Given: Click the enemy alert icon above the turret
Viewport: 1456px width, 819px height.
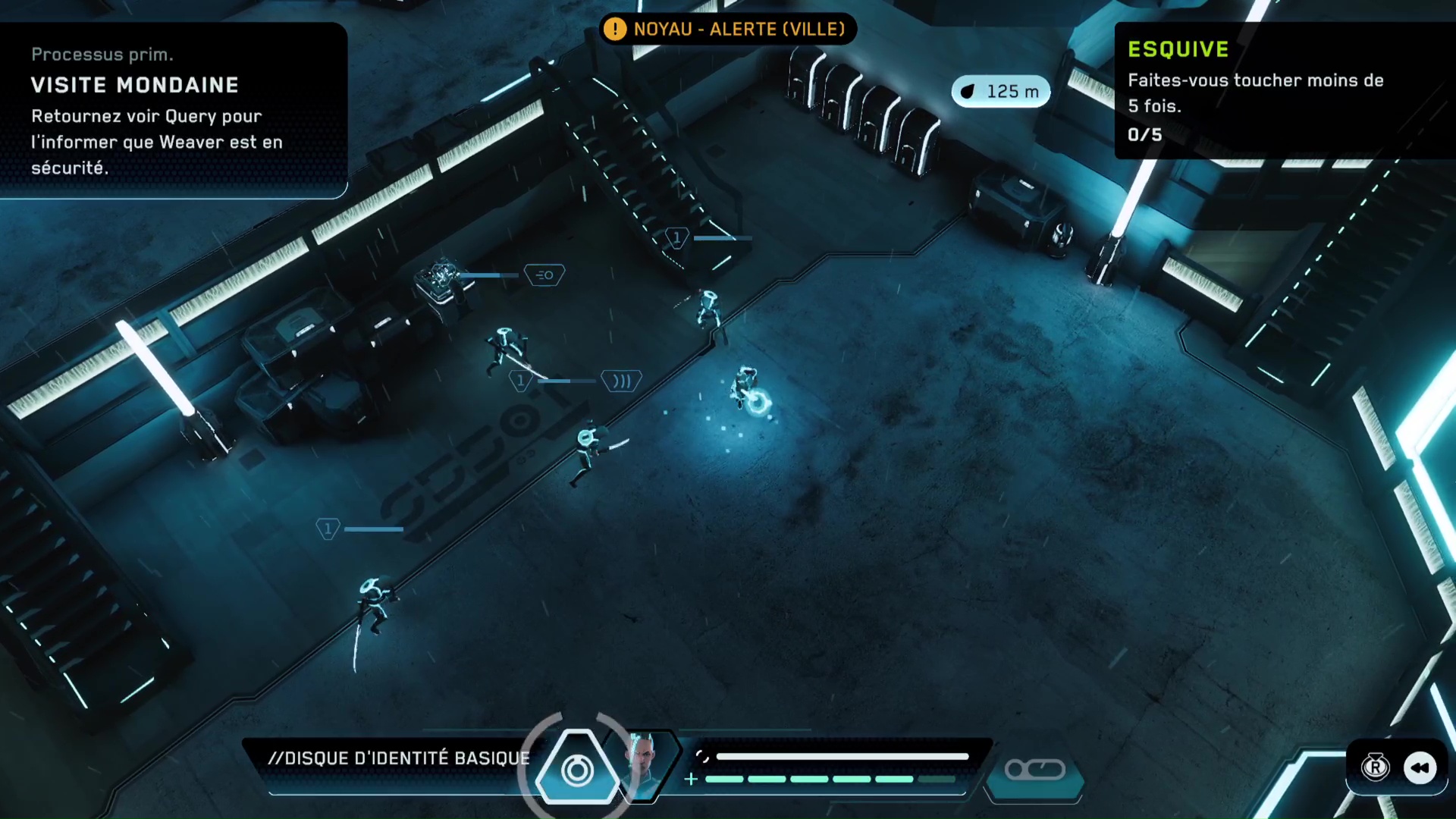Looking at the screenshot, I should click(544, 275).
